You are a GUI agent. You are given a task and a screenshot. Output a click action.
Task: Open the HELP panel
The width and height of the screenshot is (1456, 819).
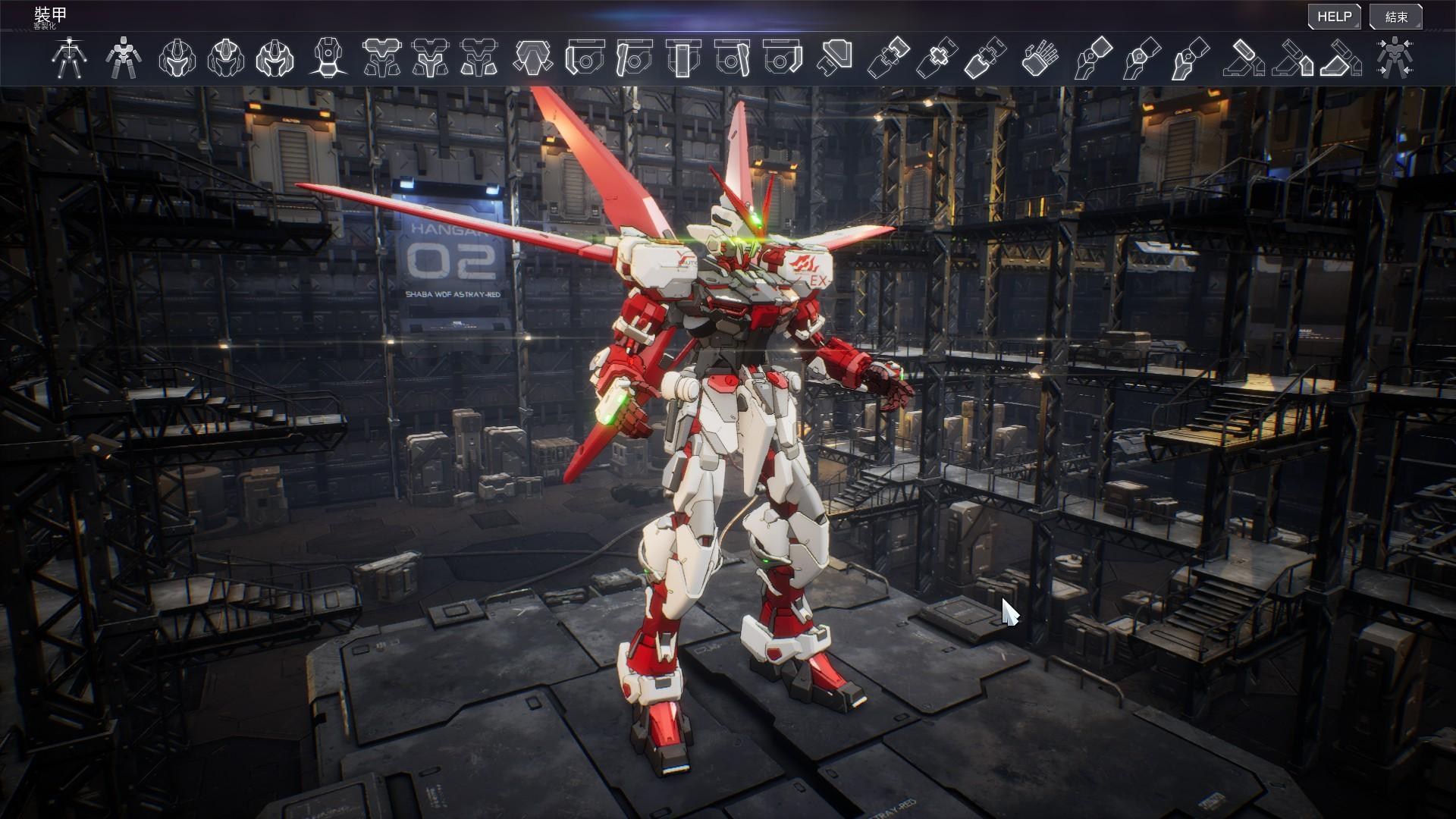pos(1334,17)
